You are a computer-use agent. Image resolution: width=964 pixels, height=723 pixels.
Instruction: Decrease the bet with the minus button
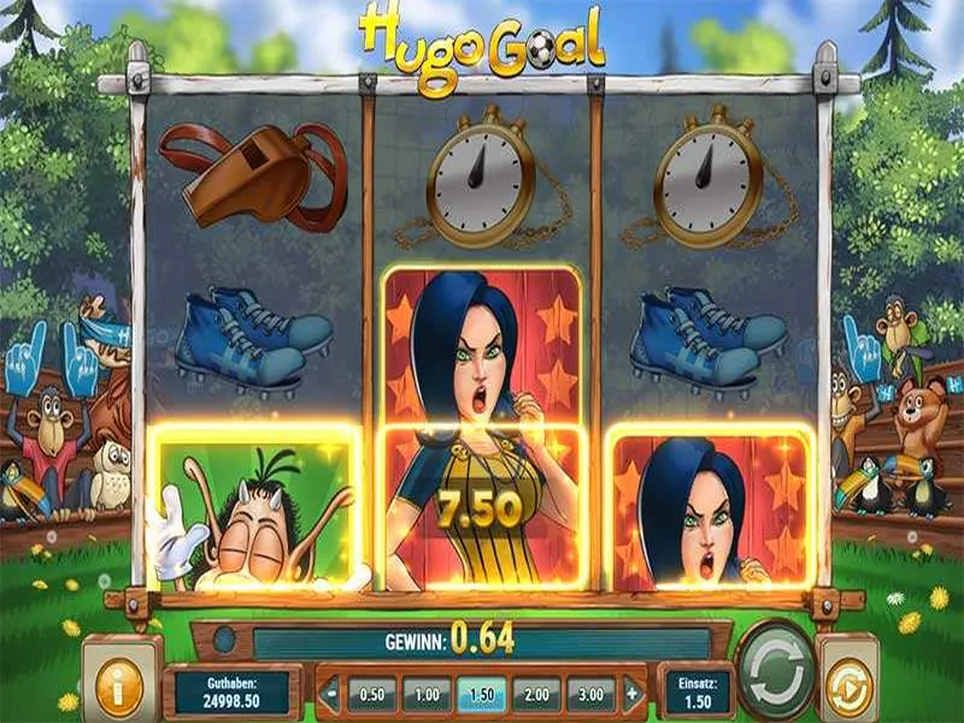click(x=331, y=693)
